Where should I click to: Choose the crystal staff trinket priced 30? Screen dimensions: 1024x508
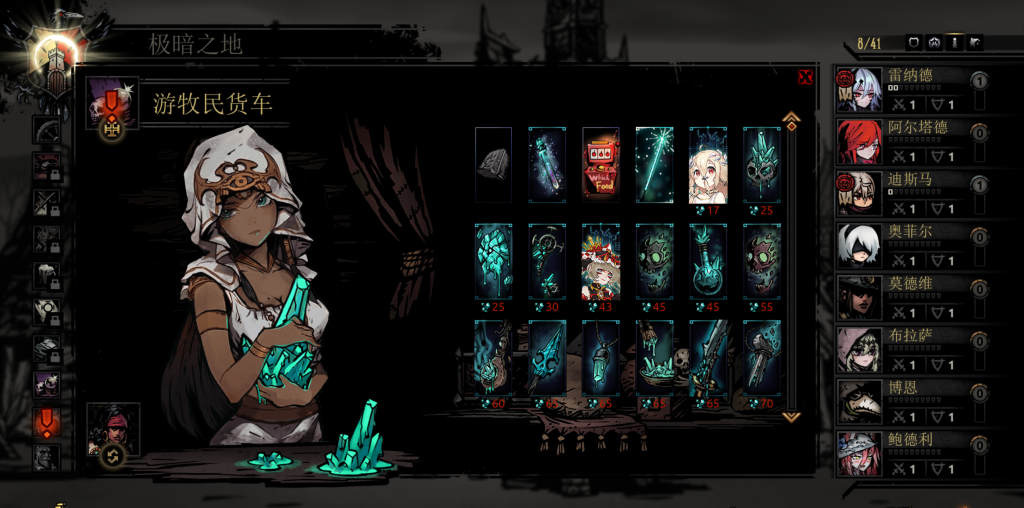(x=547, y=261)
